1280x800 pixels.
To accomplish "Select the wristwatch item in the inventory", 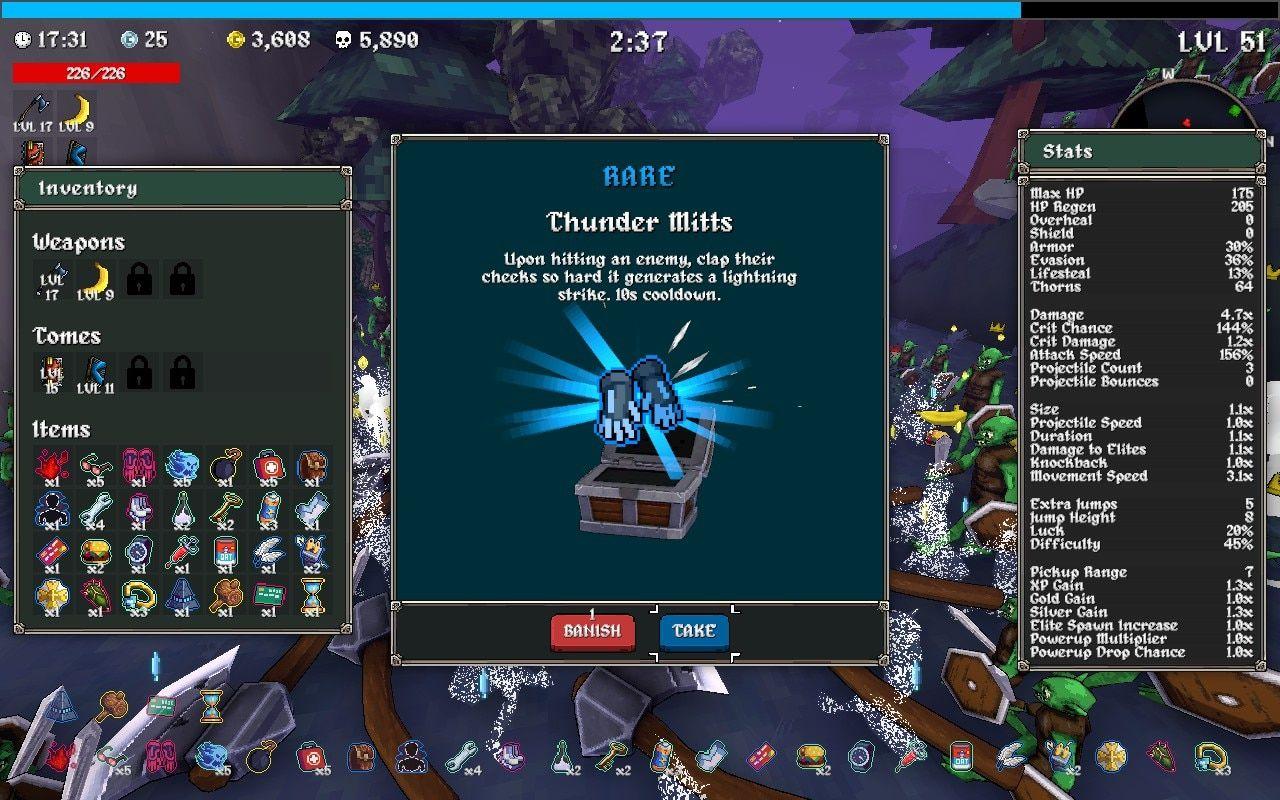I will [138, 553].
